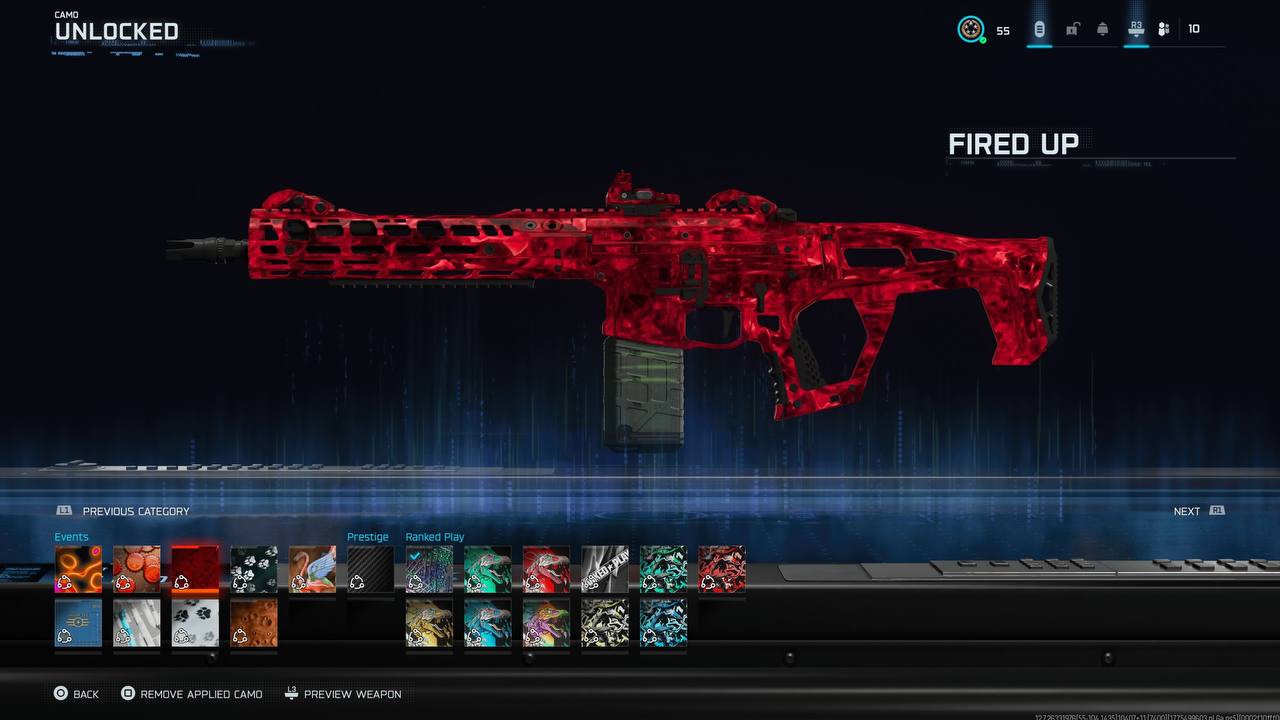Screen dimensions: 1280x720
Task: Select the flamingo camo
Action: tap(312, 569)
